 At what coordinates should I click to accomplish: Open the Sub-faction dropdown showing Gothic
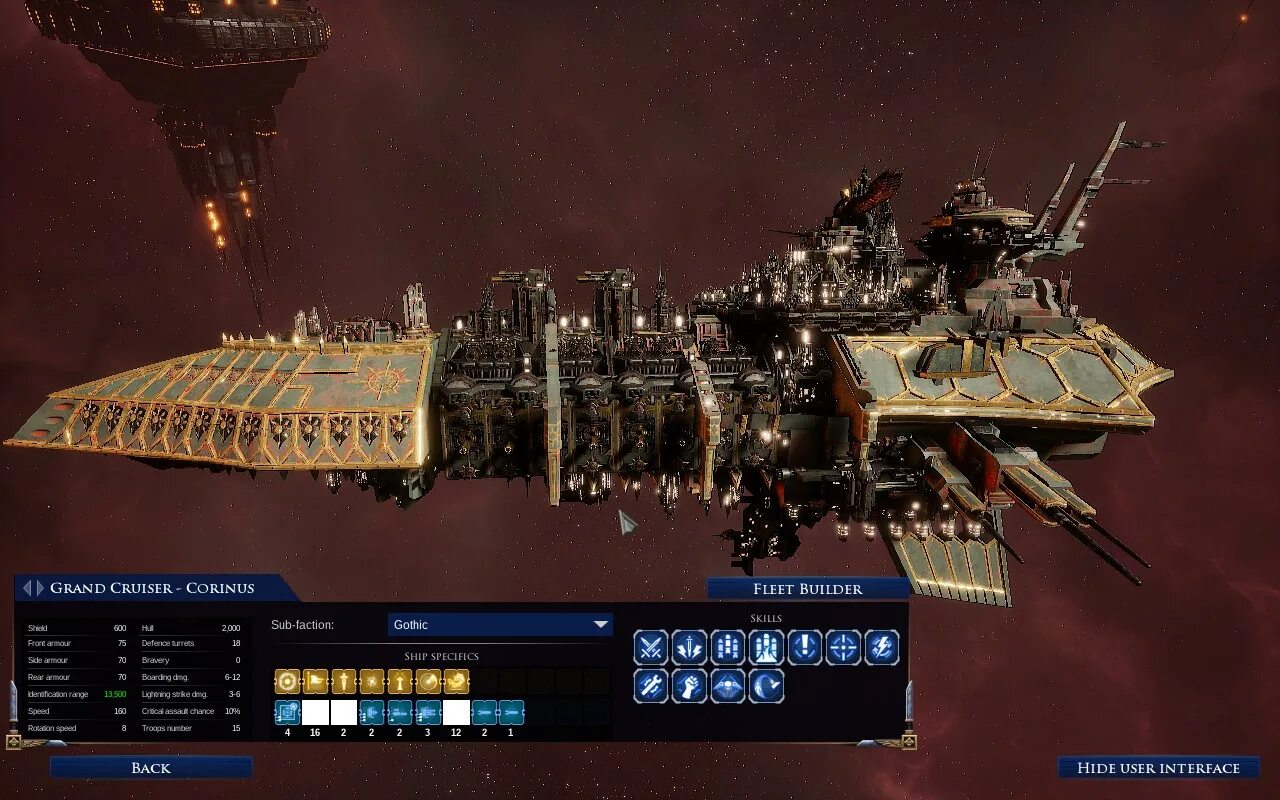[500, 625]
